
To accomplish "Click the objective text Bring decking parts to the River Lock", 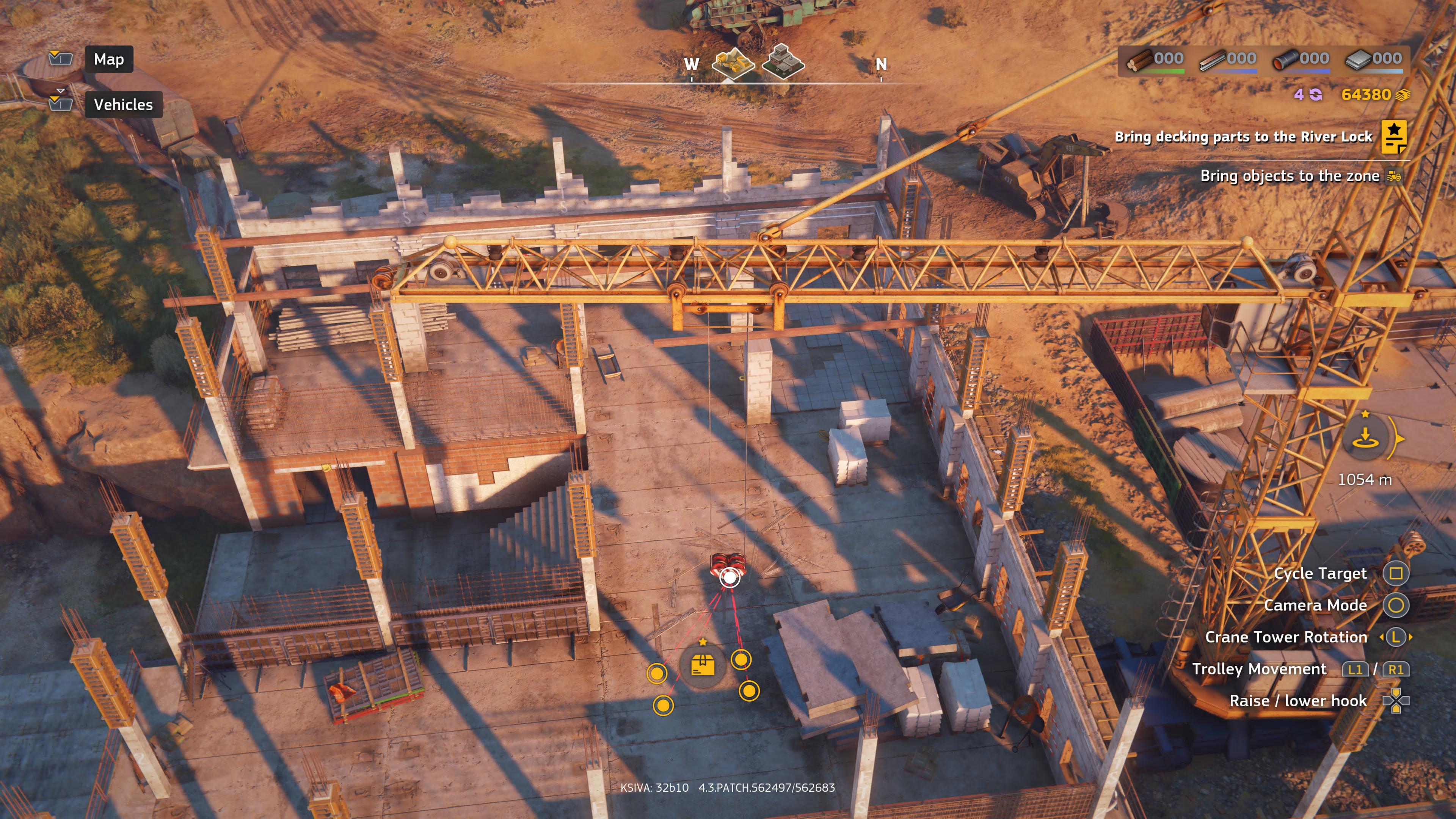I will pos(1244,137).
